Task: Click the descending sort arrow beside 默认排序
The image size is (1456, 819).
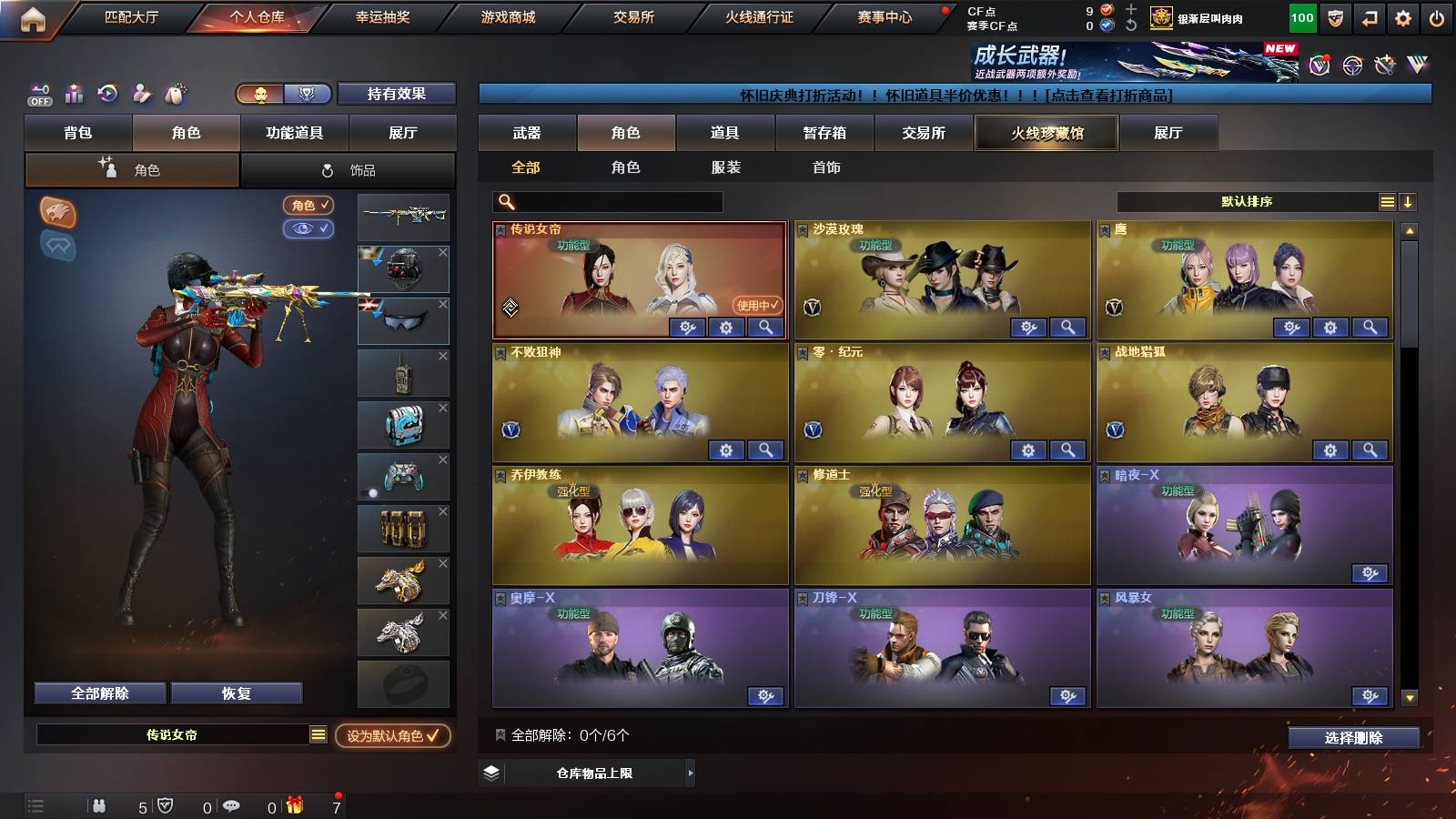Action: pos(1409,201)
